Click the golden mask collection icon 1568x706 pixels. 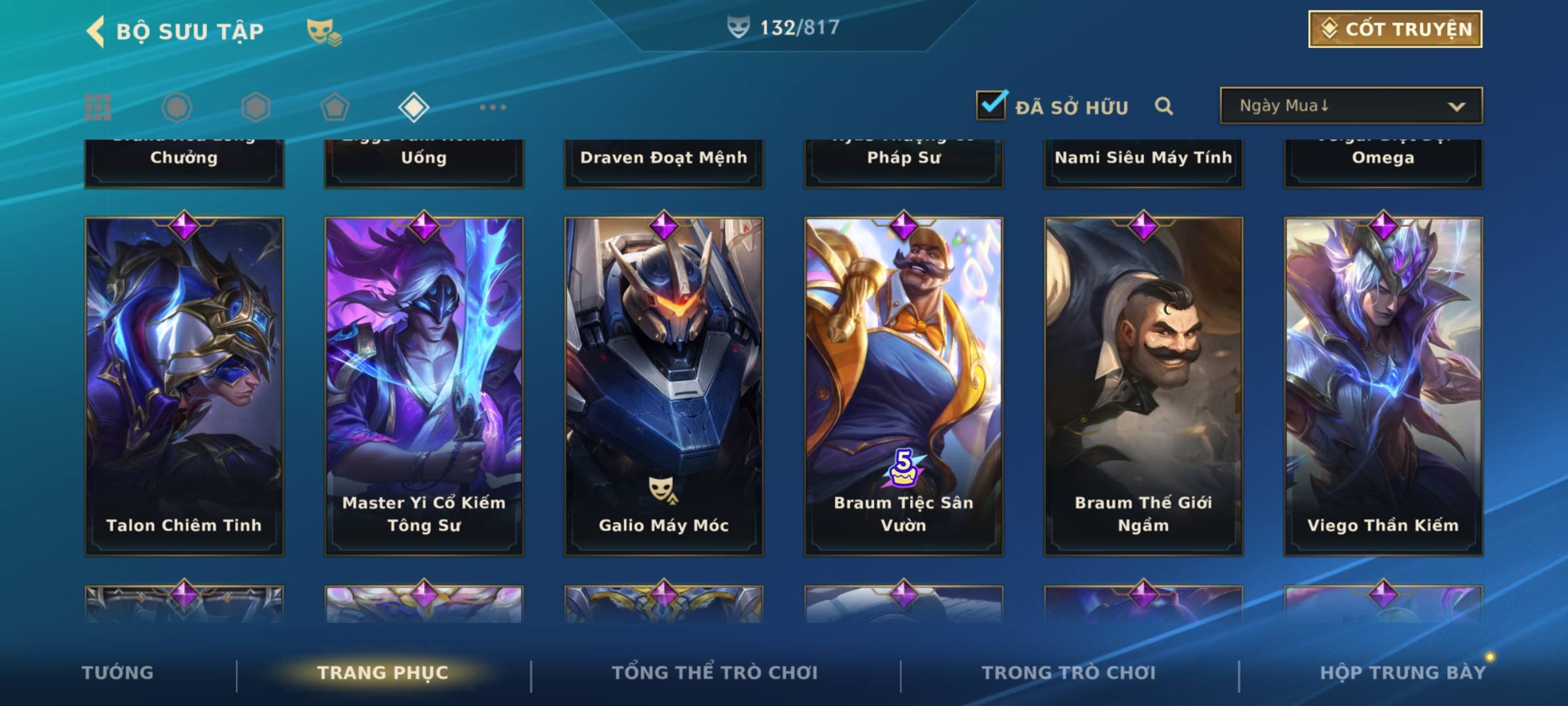[x=323, y=31]
